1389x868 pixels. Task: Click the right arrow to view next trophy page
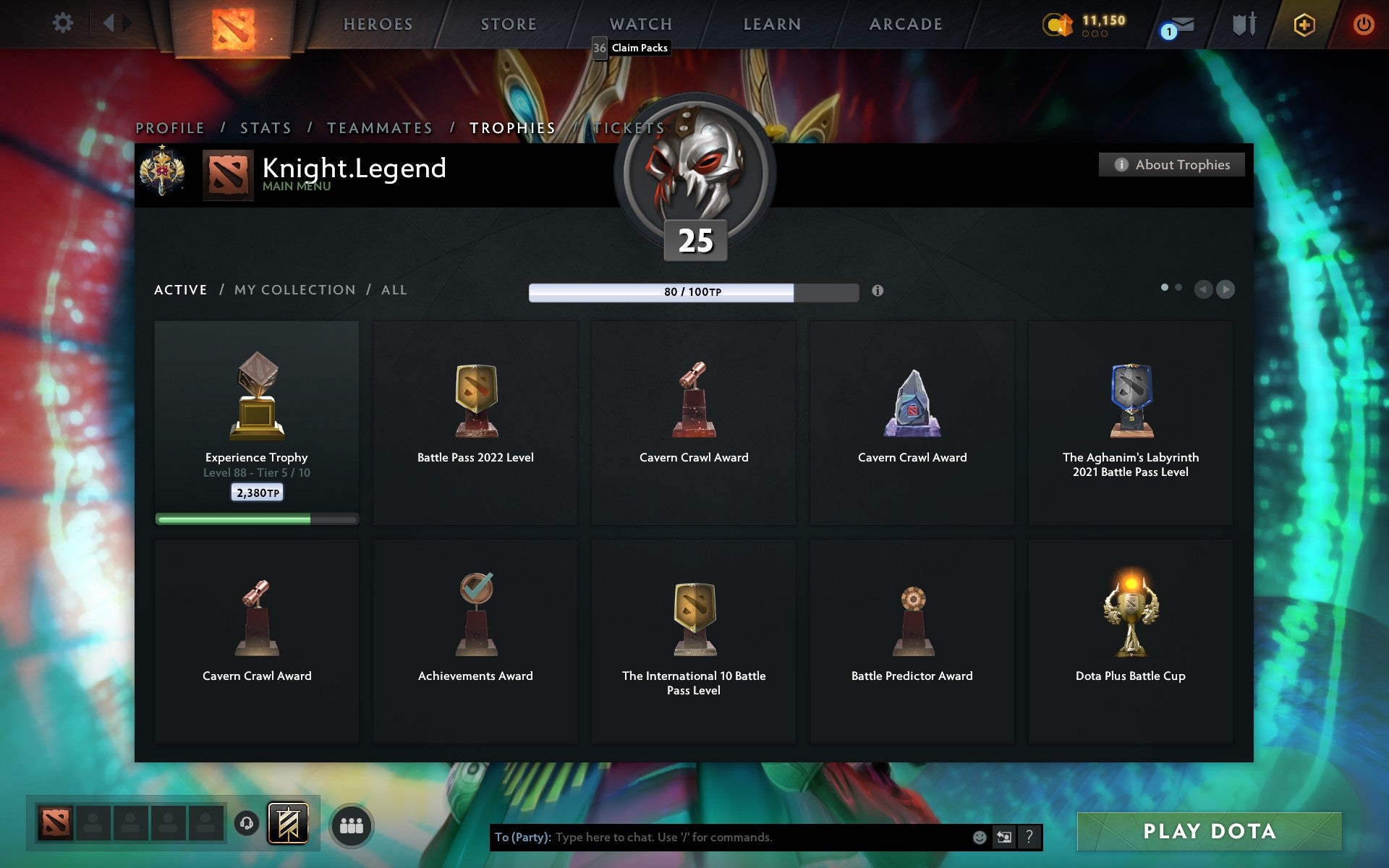pyautogui.click(x=1226, y=289)
